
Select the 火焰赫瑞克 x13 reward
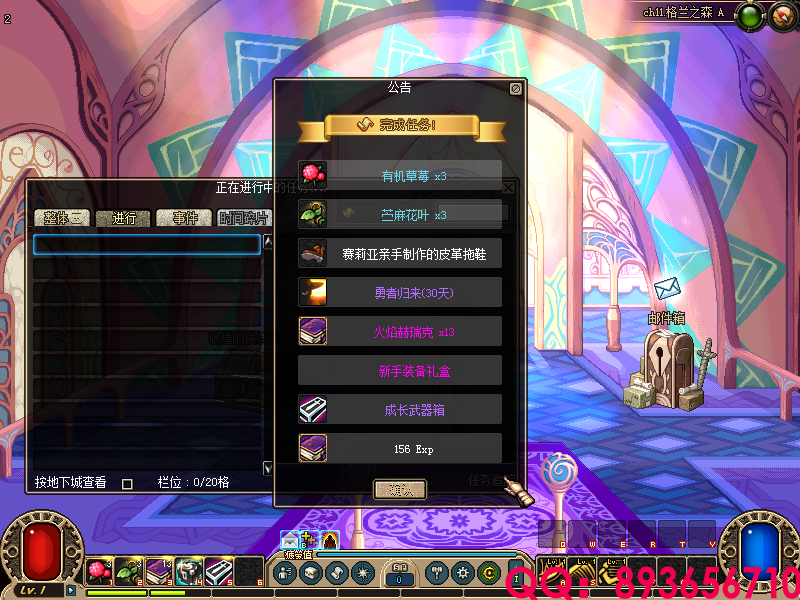coord(400,331)
